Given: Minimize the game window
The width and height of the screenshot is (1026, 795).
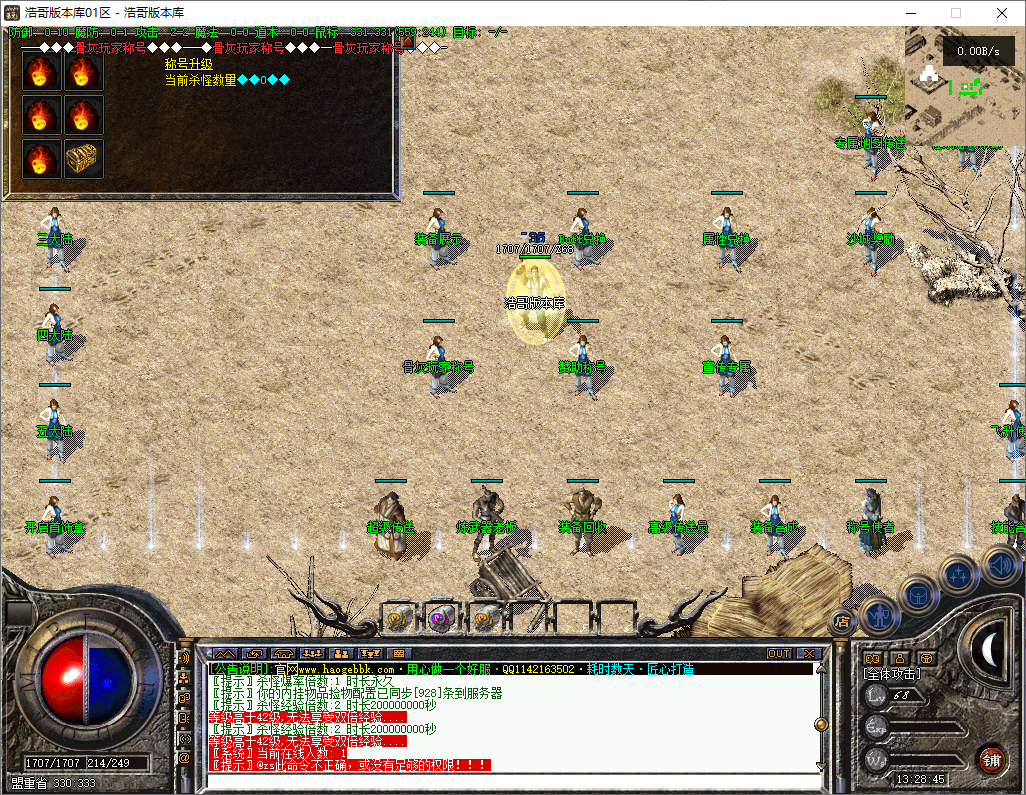Looking at the screenshot, I should tap(909, 13).
